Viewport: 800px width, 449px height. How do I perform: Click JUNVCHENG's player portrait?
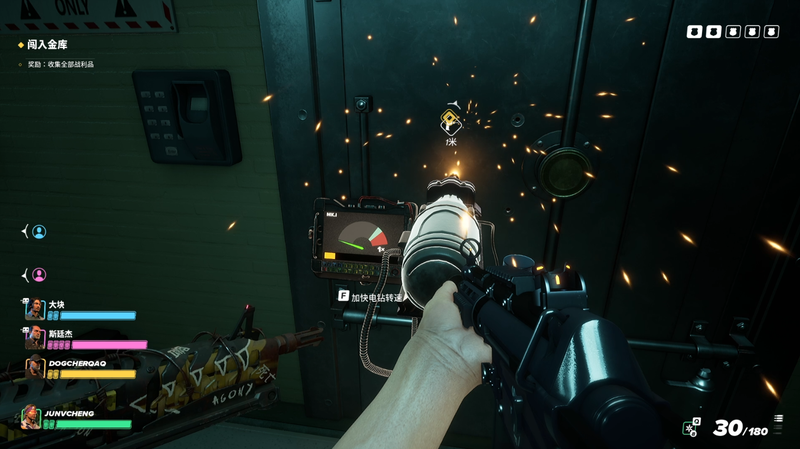tap(32, 417)
